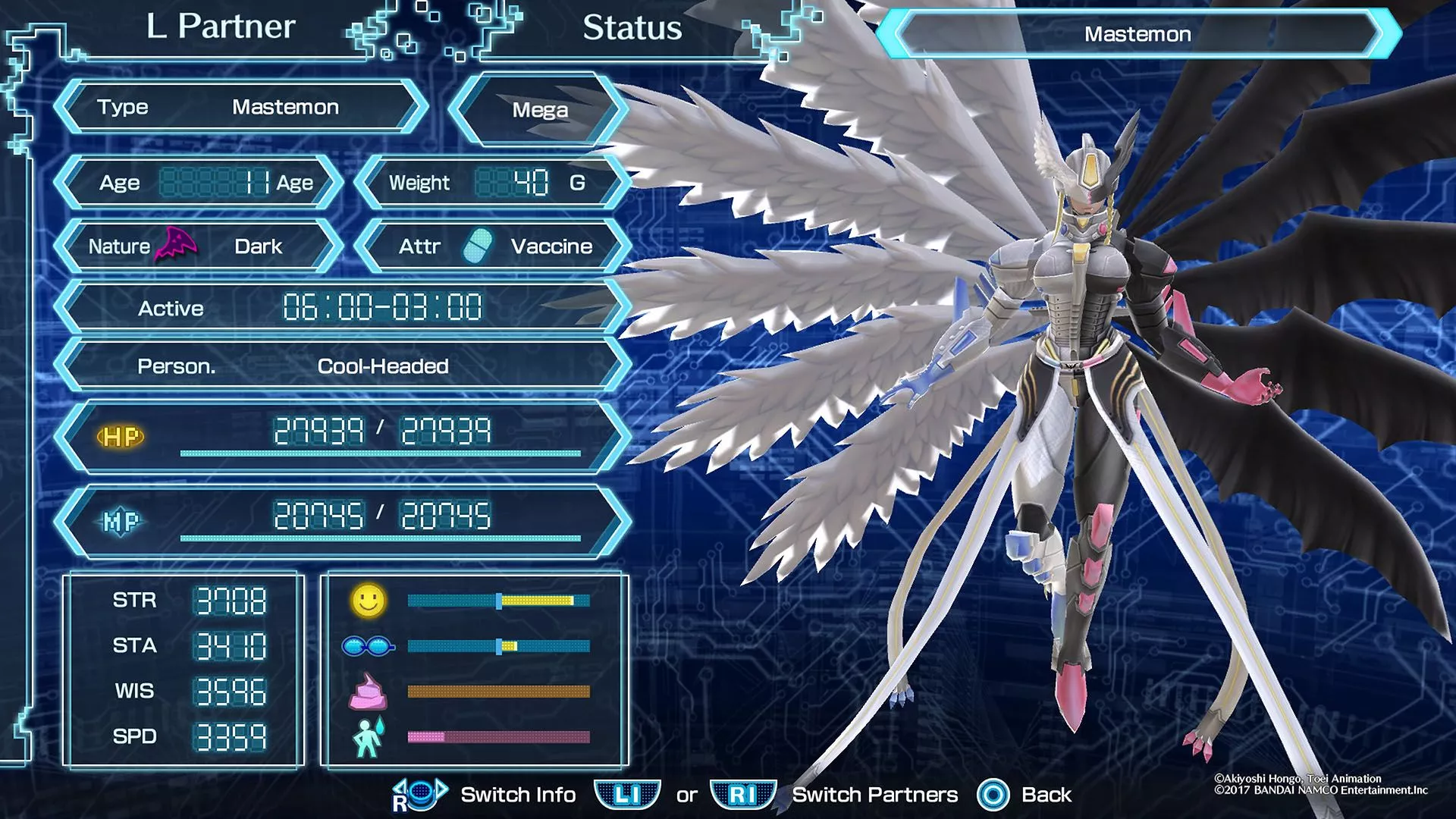Select the yellow smiley happiness icon

369,601
